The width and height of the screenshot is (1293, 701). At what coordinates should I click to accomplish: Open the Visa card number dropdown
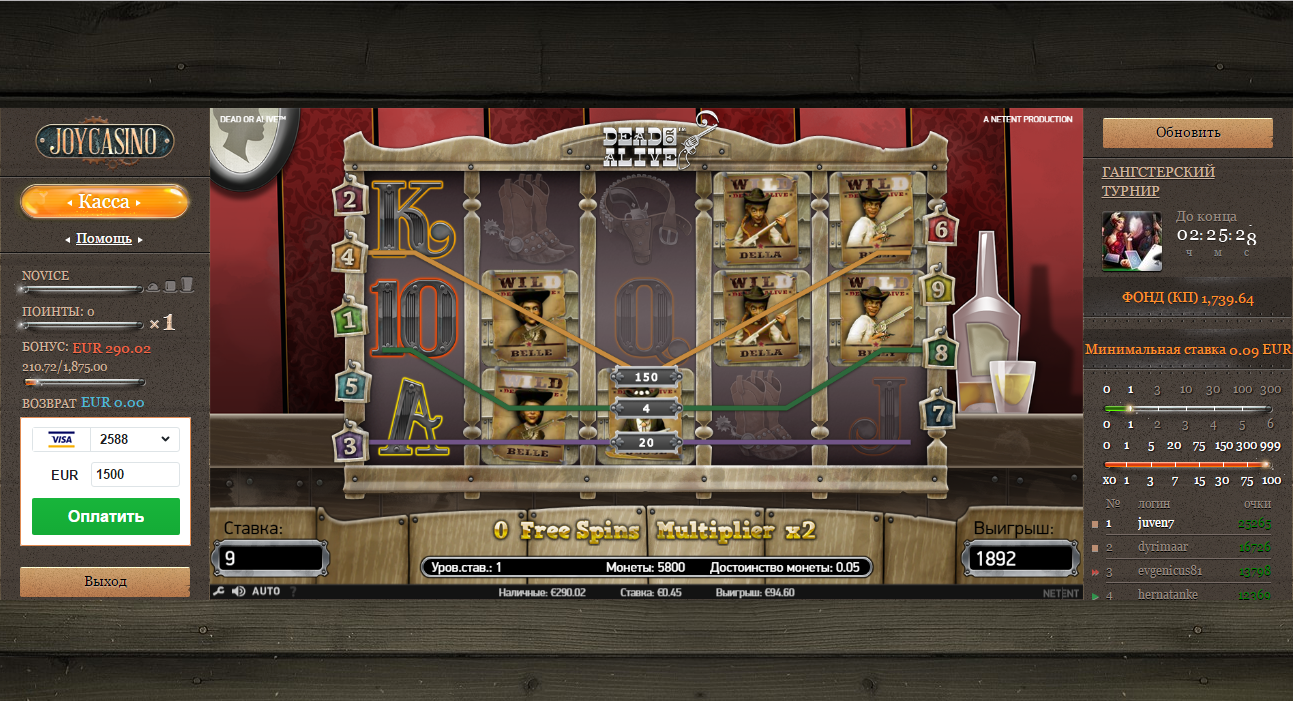[x=134, y=439]
